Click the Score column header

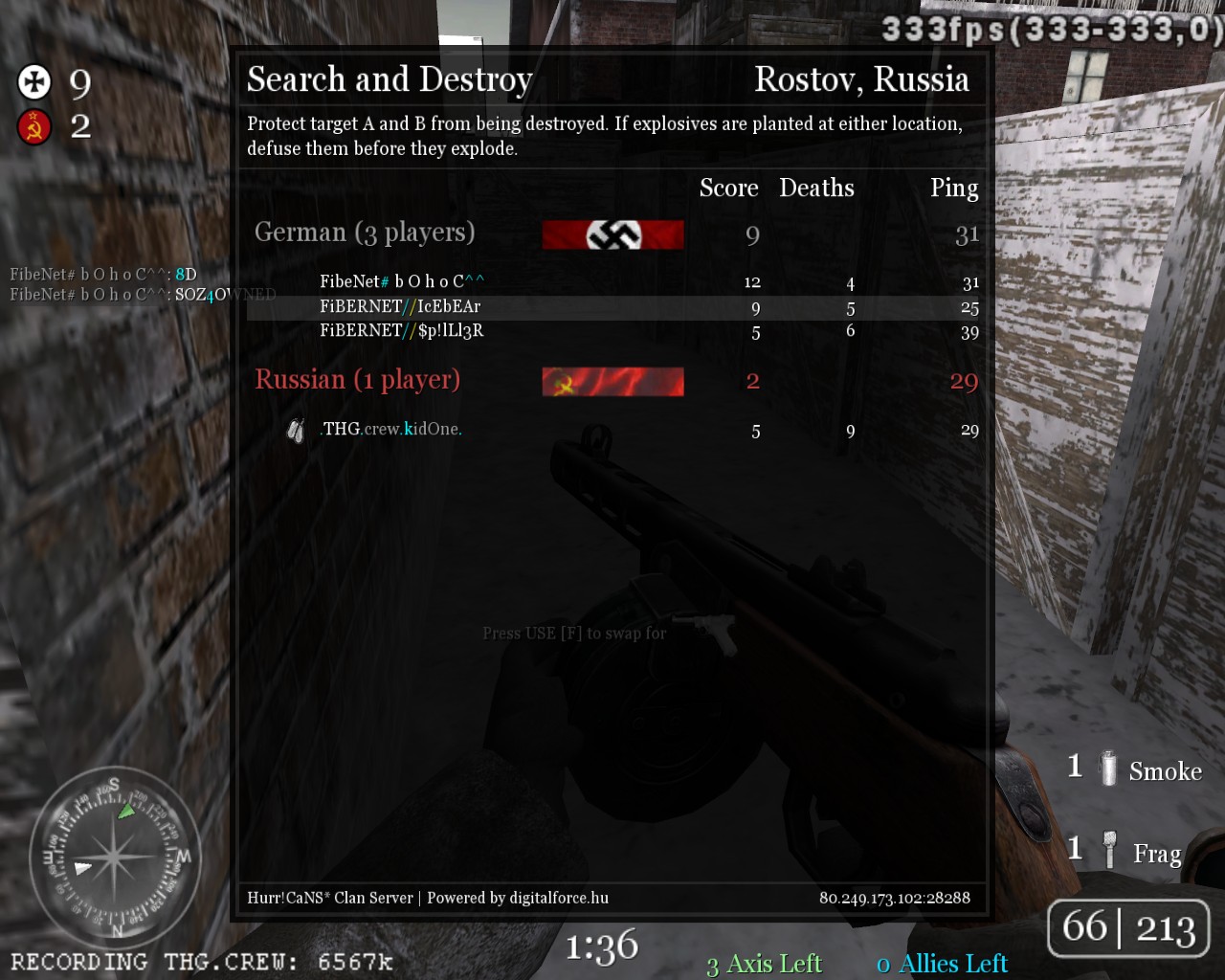(x=728, y=189)
